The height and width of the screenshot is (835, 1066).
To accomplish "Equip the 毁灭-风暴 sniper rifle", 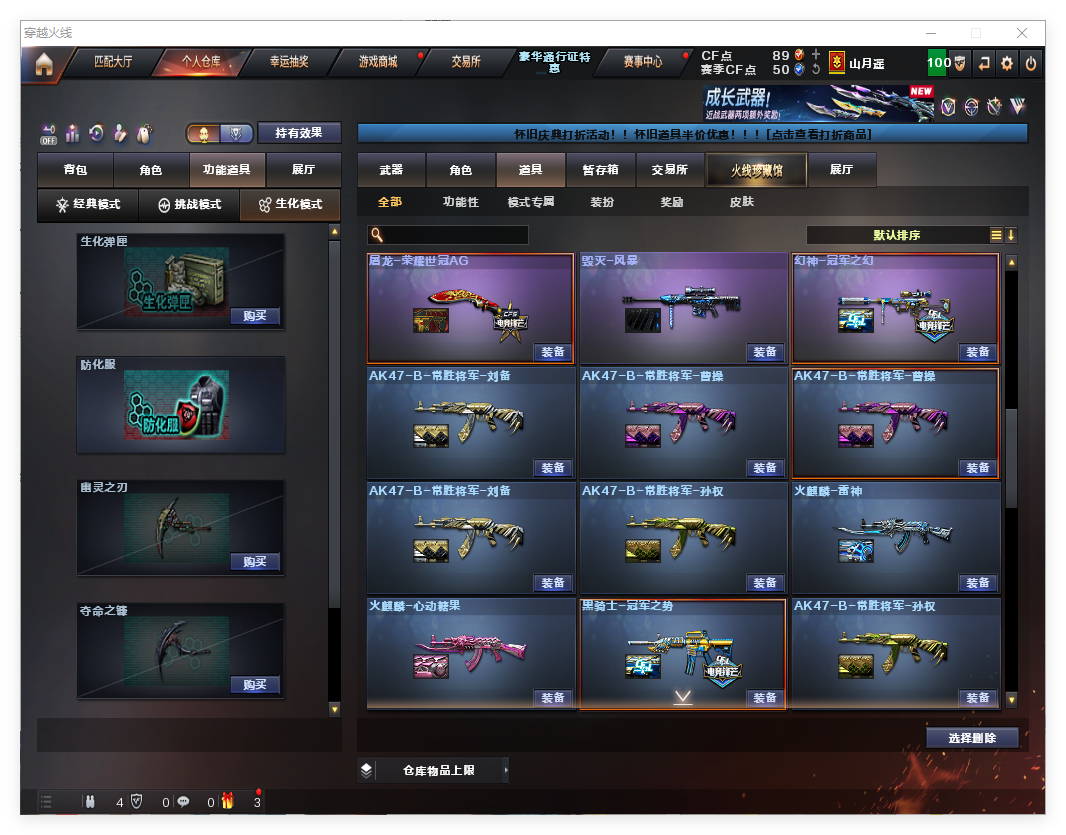I will pos(765,352).
